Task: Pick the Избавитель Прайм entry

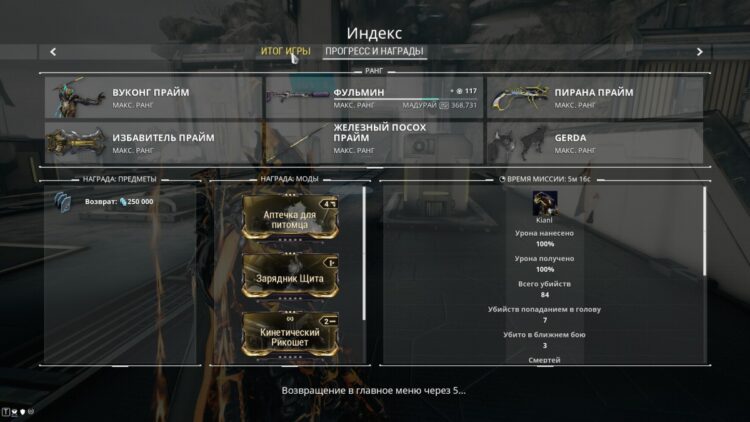Action: pos(152,142)
